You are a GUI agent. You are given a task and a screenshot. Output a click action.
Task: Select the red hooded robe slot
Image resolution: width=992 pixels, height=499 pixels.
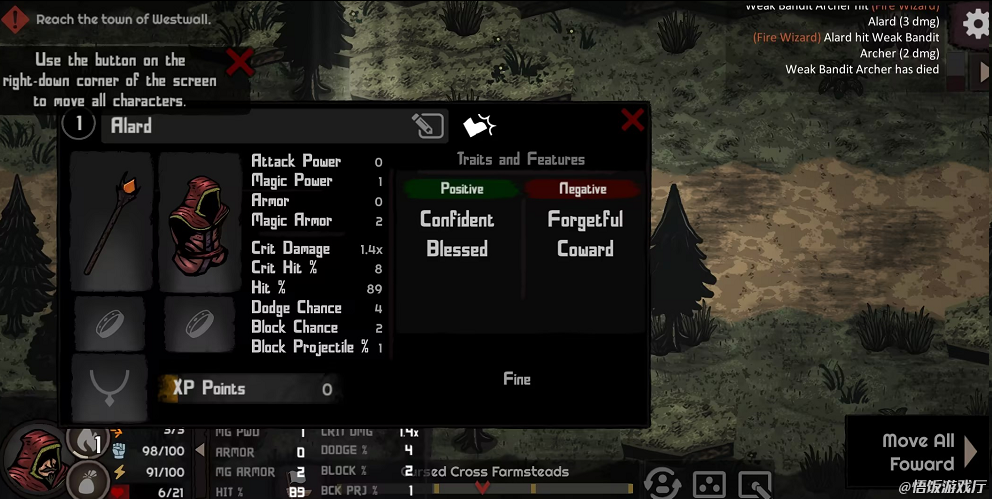[x=200, y=222]
